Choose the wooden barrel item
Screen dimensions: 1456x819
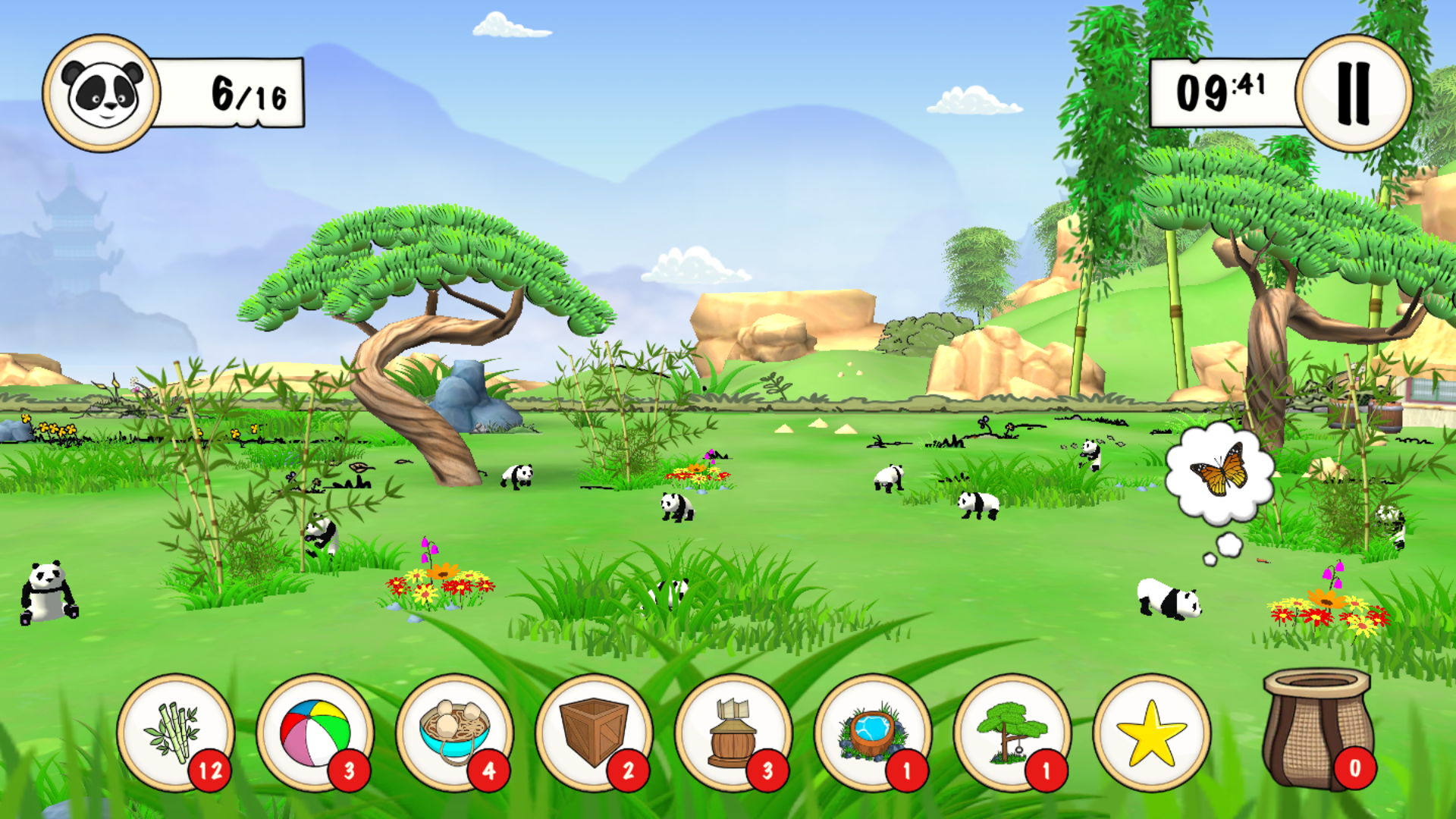tap(733, 733)
